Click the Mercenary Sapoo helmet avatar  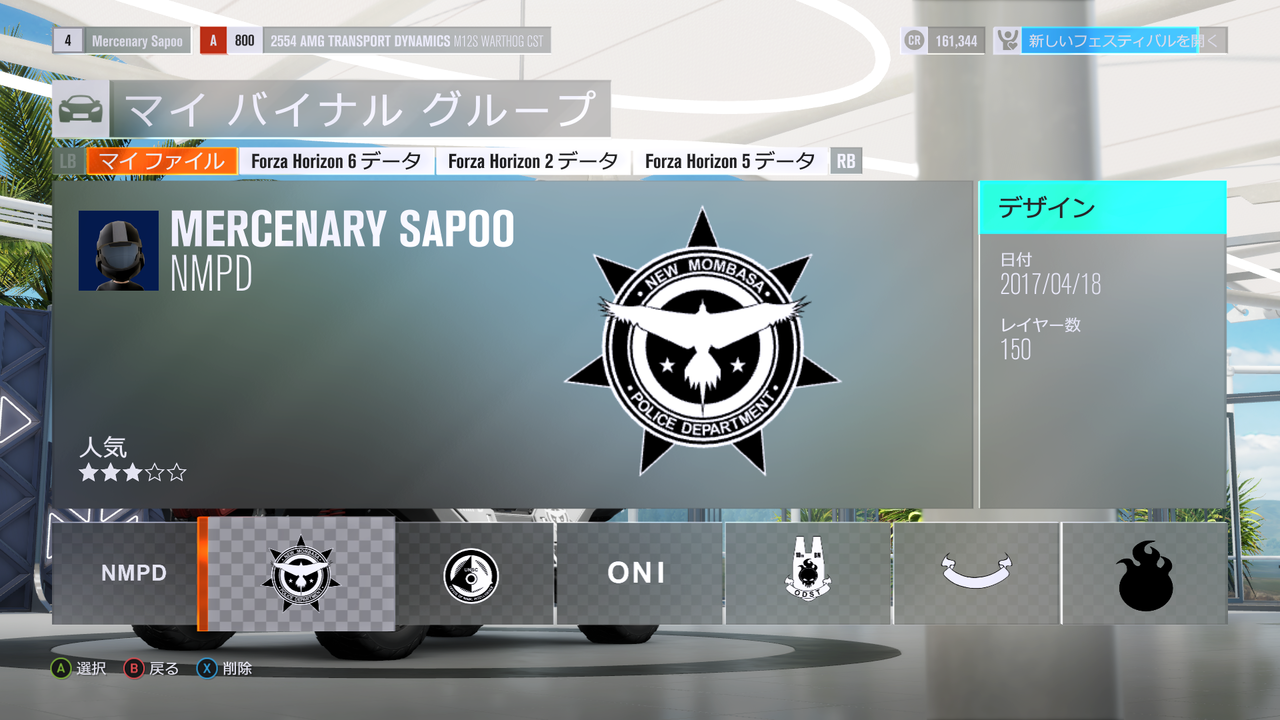click(119, 251)
